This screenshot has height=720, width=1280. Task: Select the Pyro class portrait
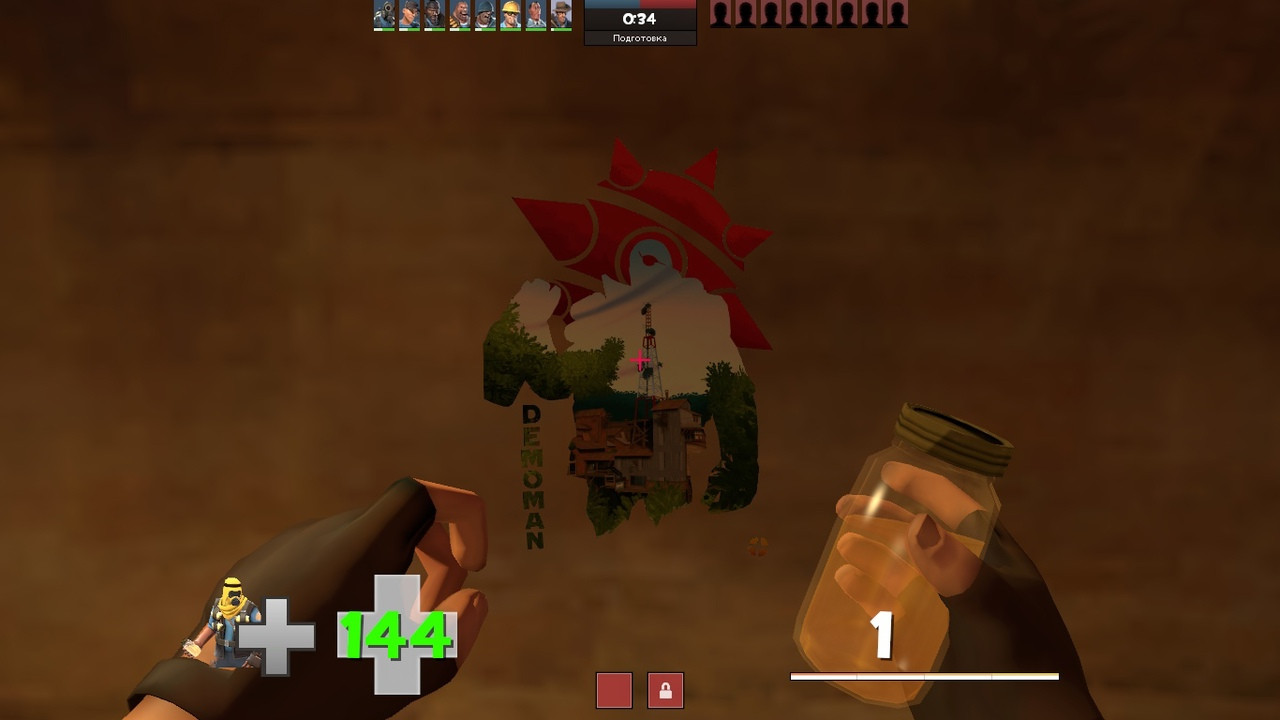coord(383,14)
